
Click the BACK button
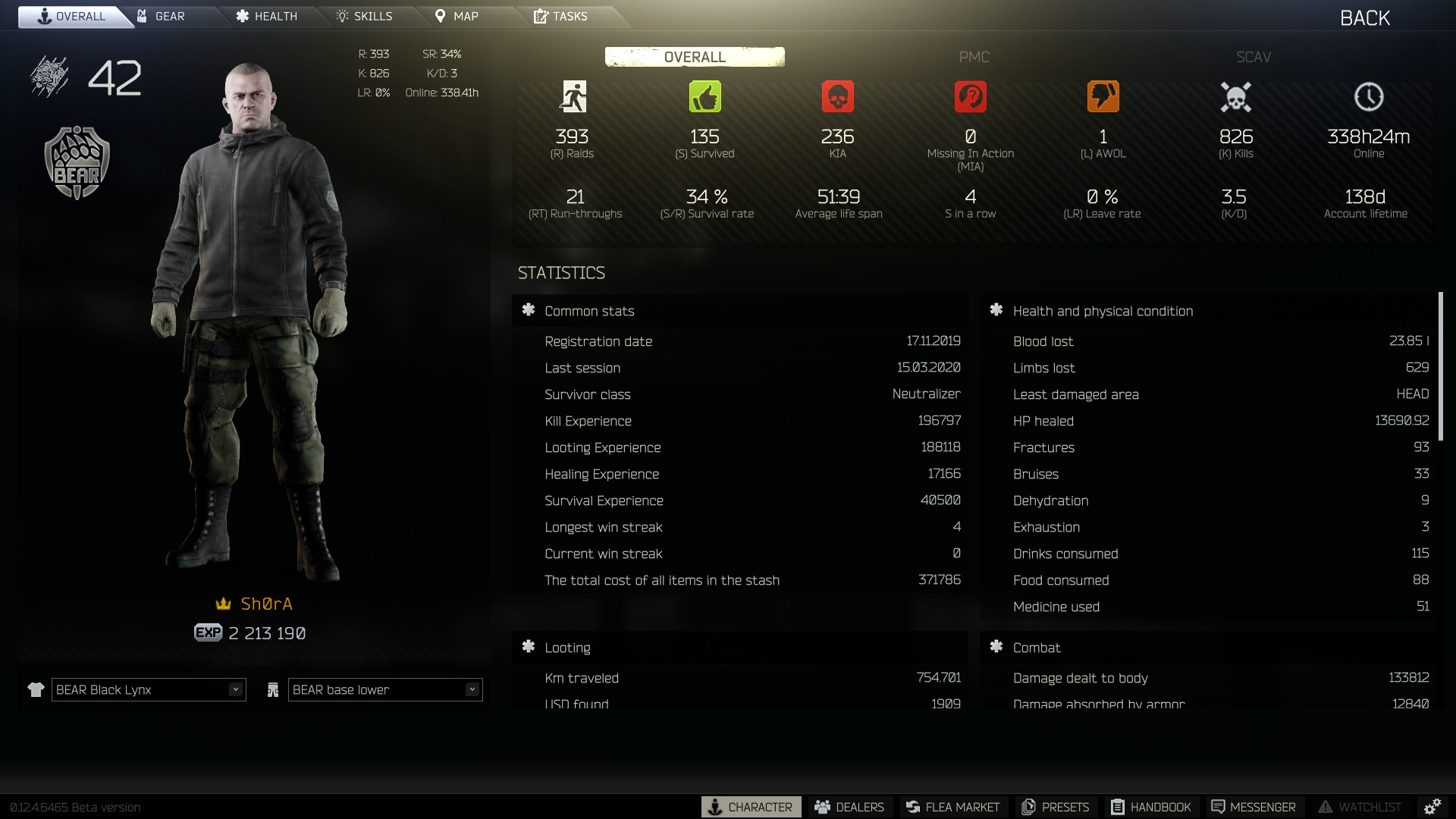pyautogui.click(x=1363, y=17)
